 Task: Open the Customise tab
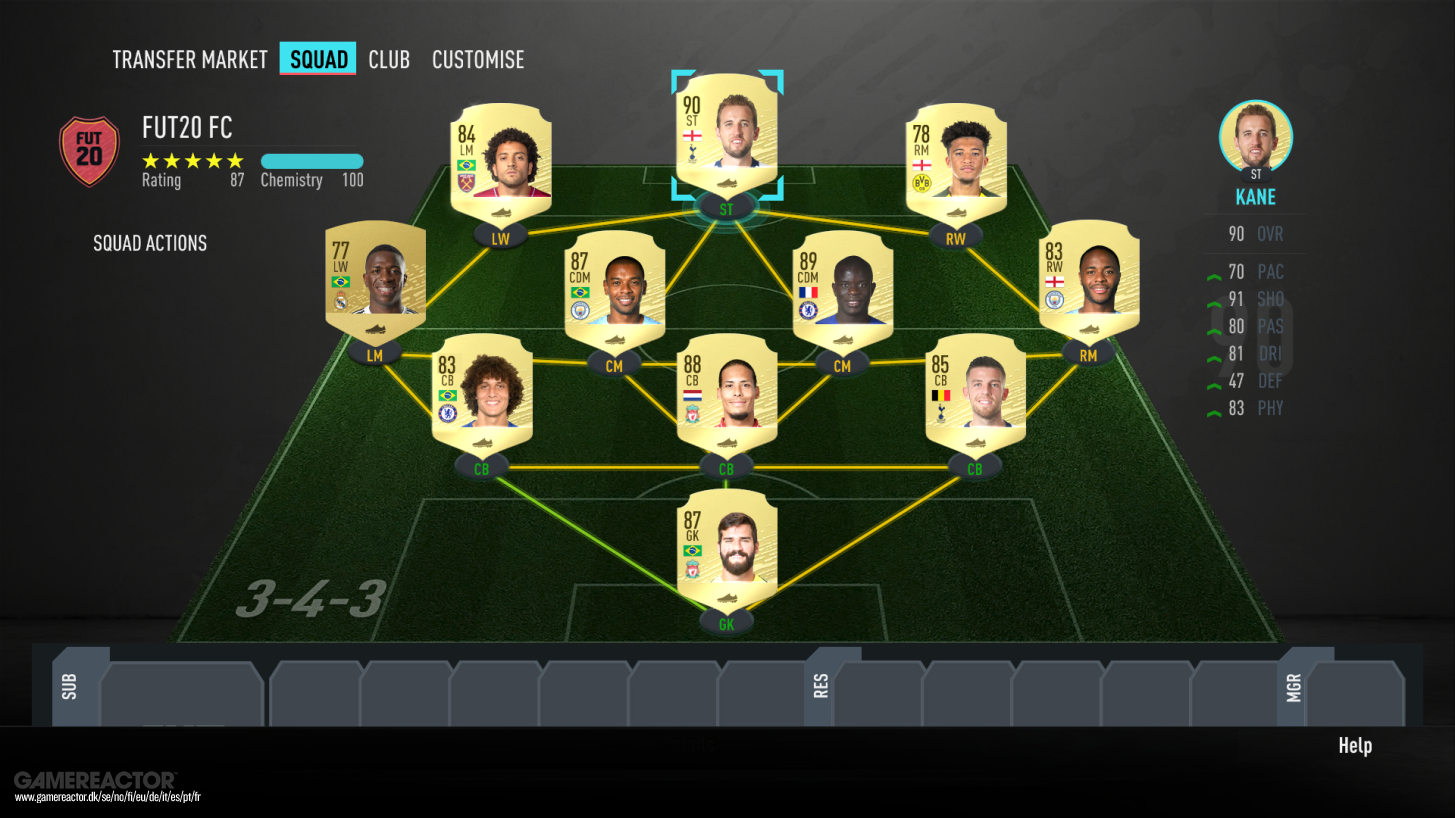[x=478, y=60]
